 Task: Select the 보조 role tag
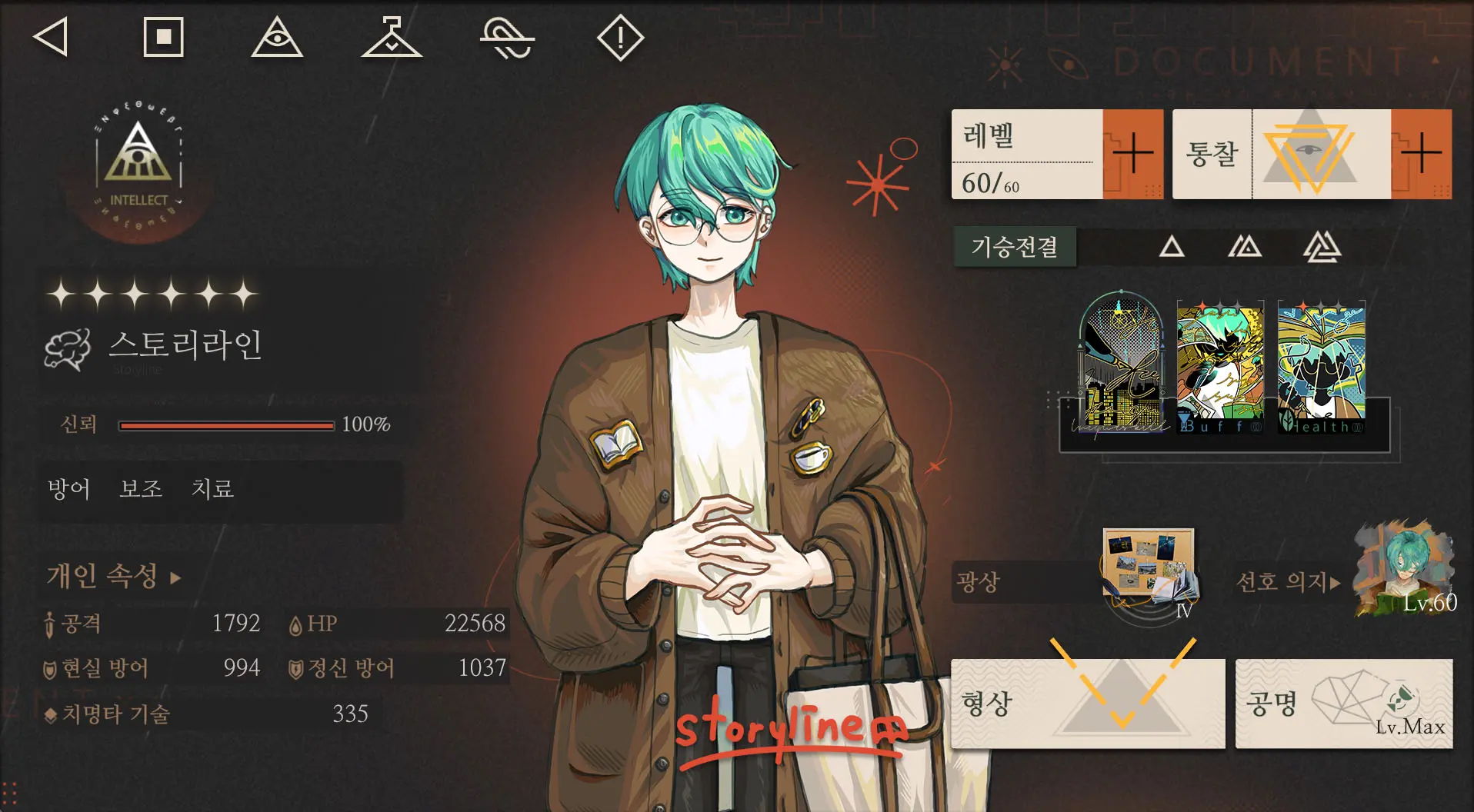click(140, 488)
